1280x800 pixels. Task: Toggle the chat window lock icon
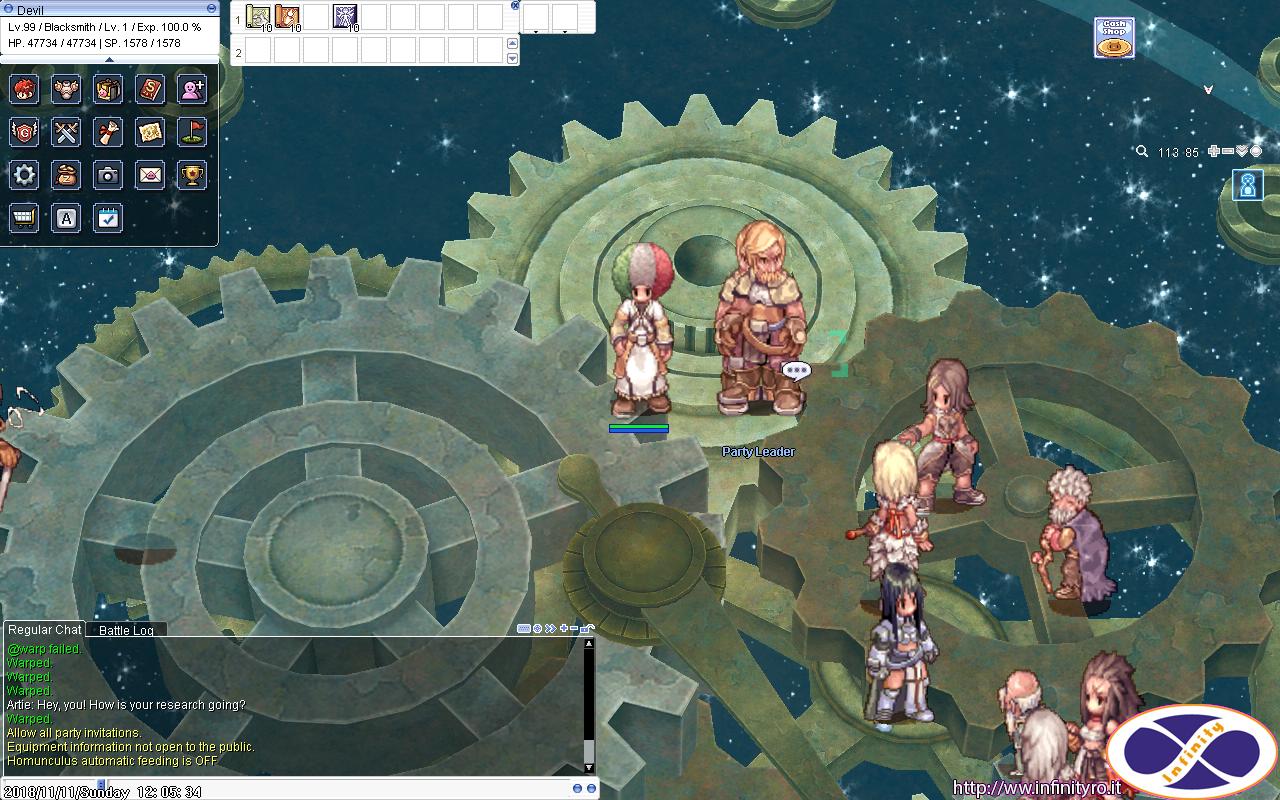588,628
